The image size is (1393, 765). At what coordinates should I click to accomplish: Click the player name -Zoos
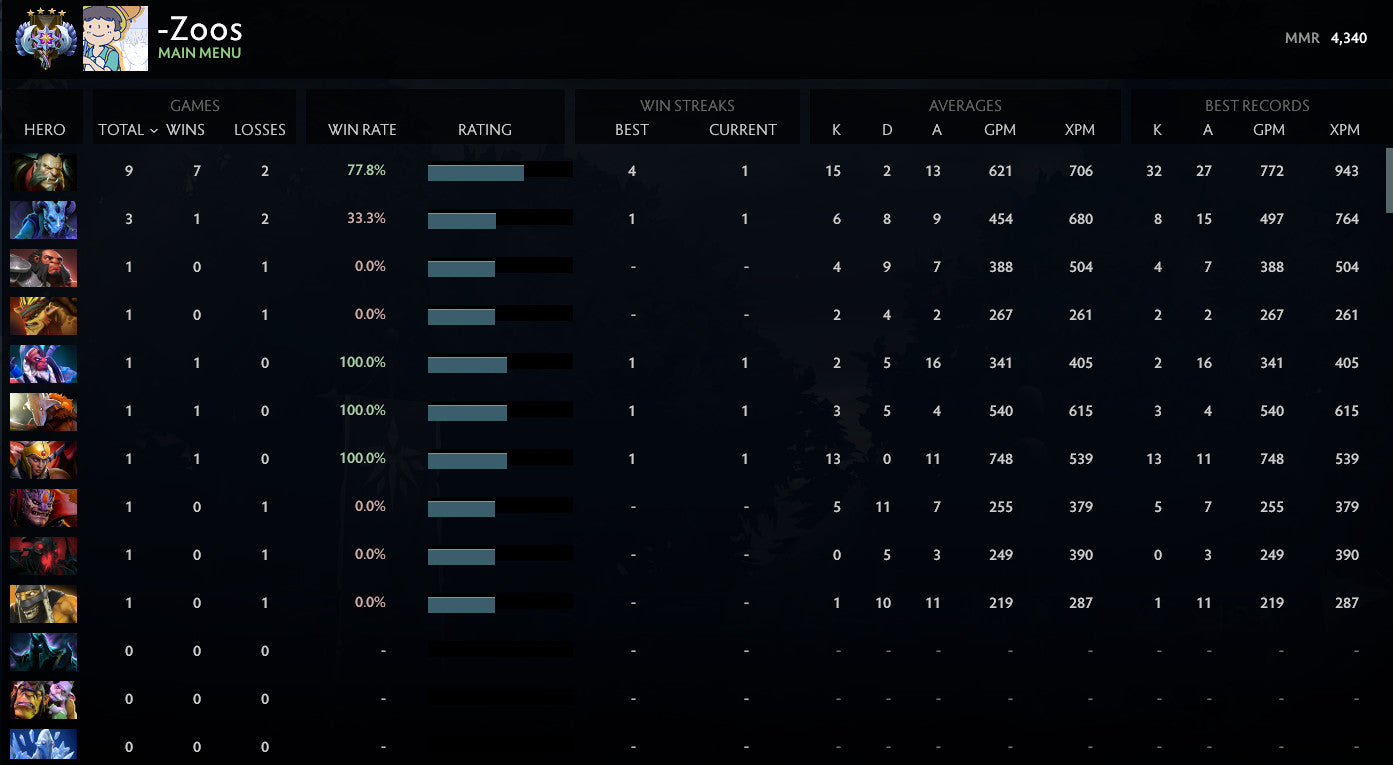(199, 29)
